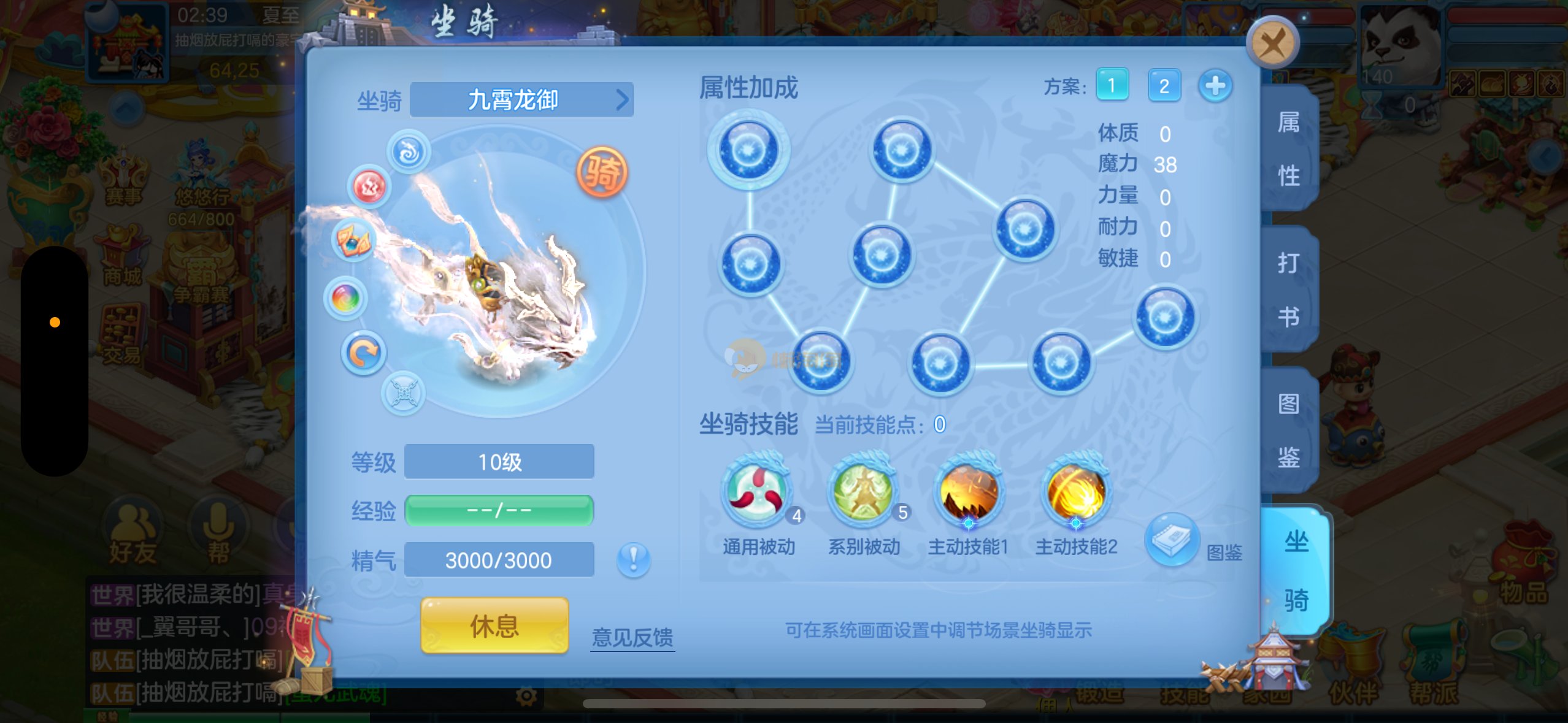Open the 意见反馈 feedback link

(x=632, y=637)
